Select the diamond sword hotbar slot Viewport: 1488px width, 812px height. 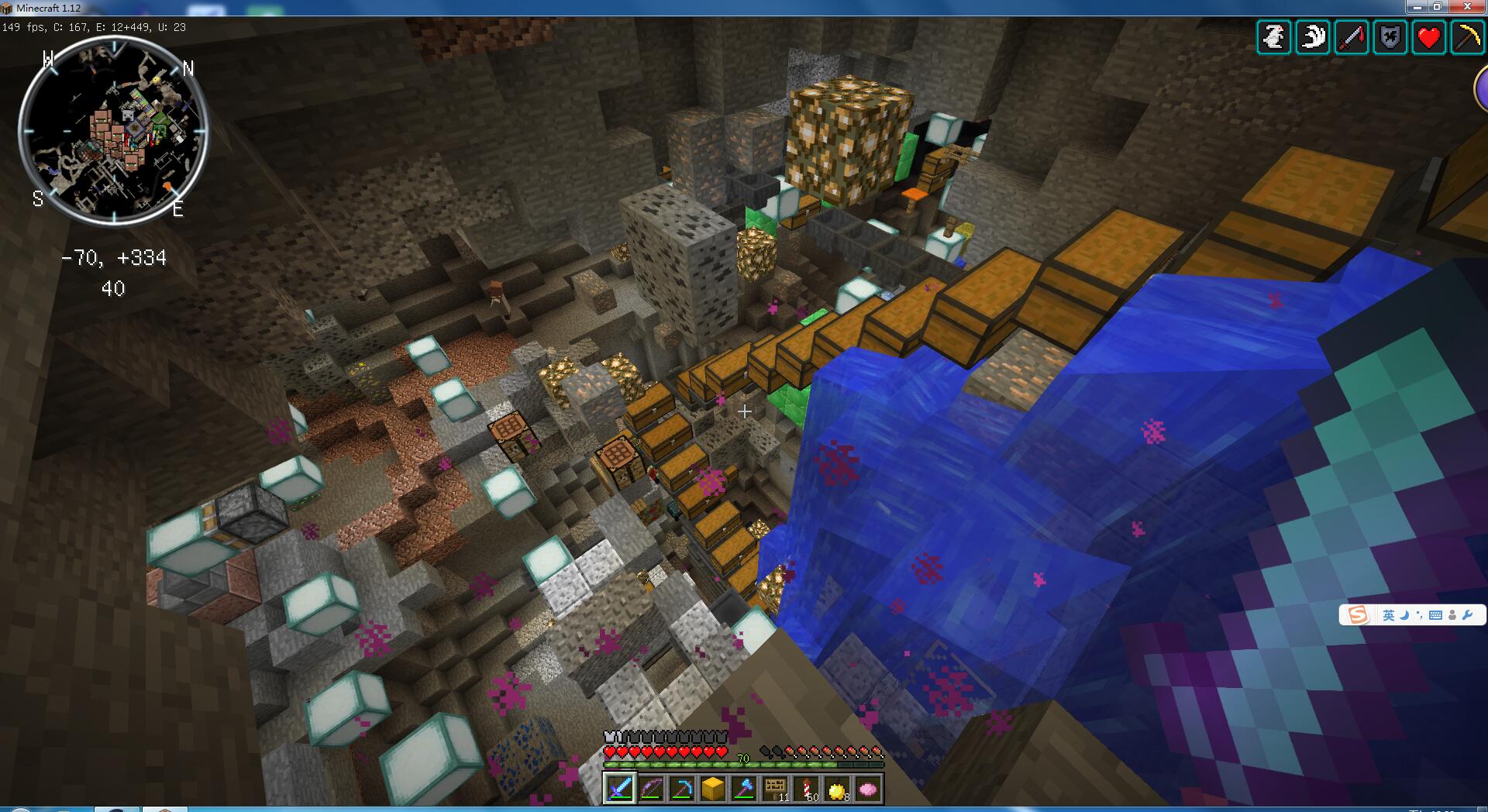[620, 788]
